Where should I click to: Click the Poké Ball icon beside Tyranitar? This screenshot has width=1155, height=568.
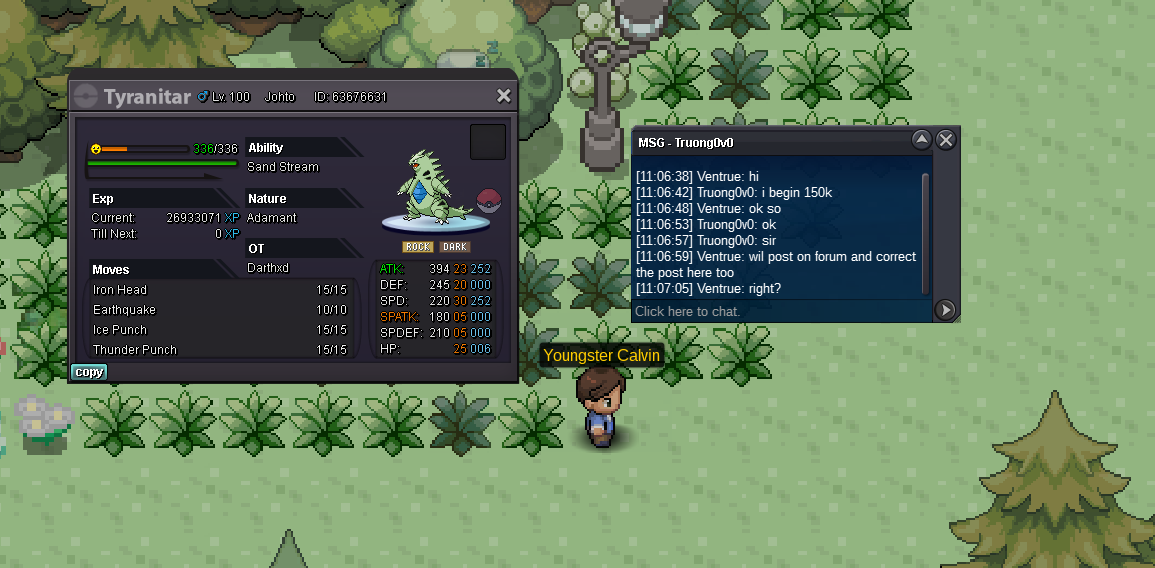pos(487,198)
